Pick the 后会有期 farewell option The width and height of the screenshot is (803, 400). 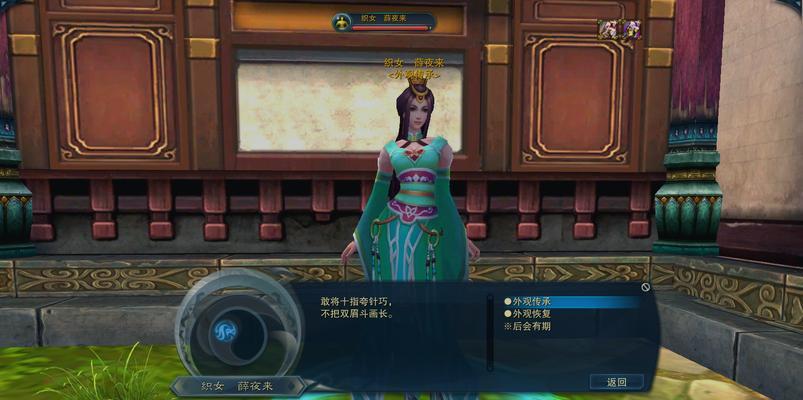530,326
